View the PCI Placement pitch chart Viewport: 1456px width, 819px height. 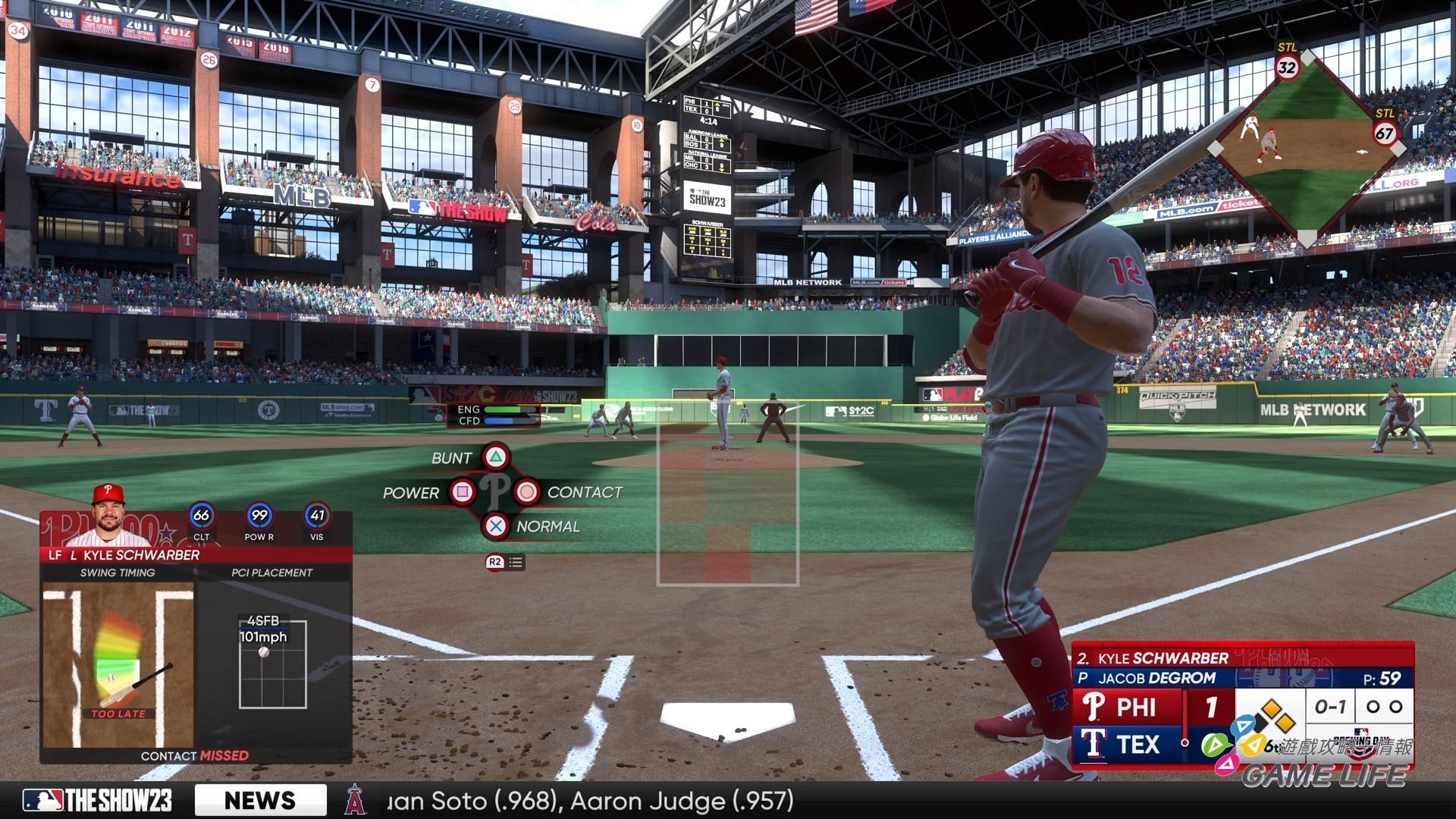click(x=272, y=664)
